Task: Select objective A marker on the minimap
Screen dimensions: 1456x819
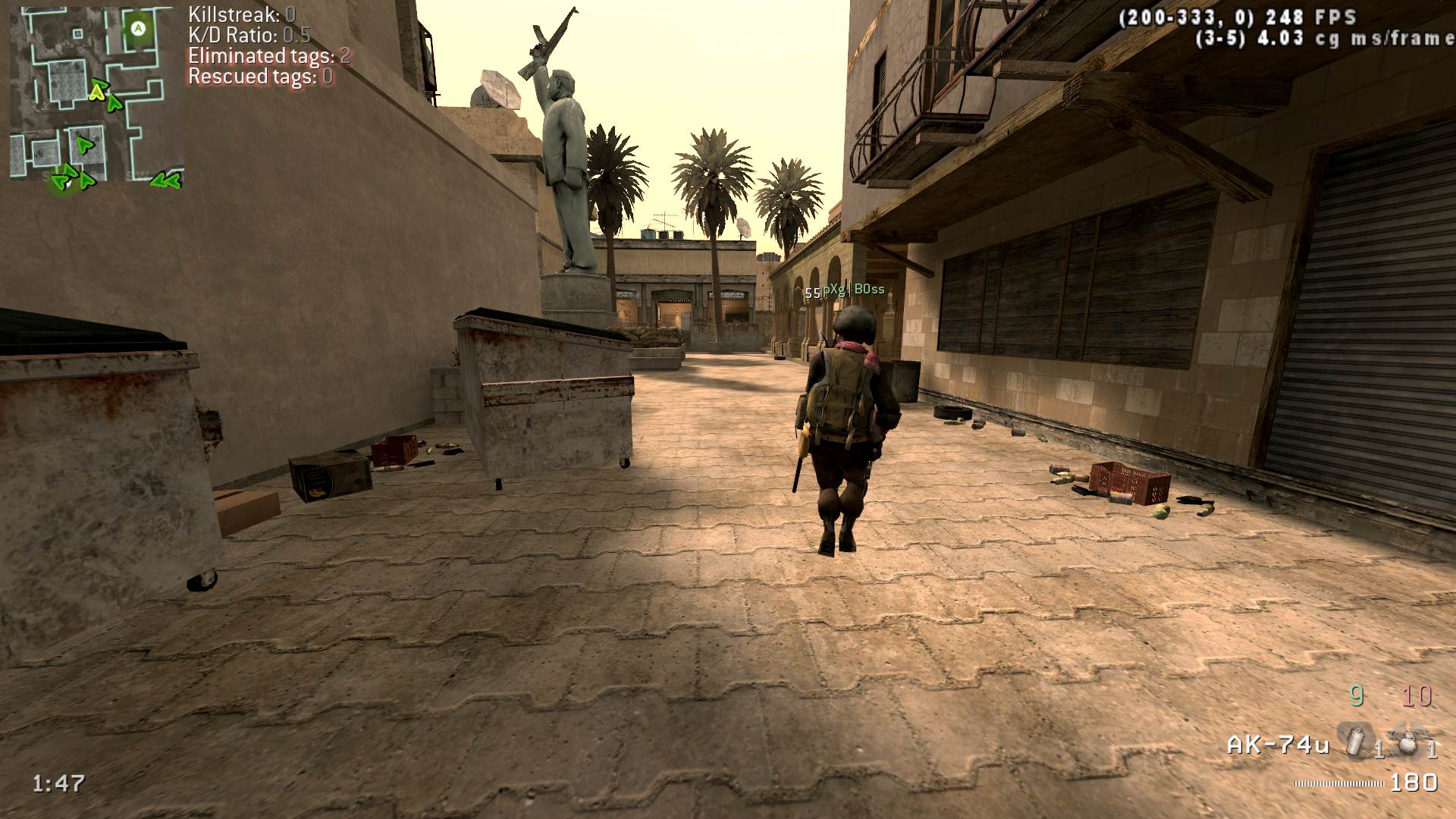Action: tap(138, 29)
